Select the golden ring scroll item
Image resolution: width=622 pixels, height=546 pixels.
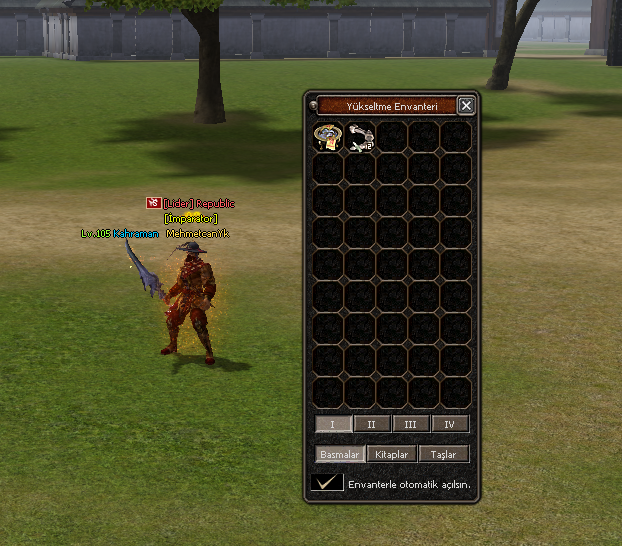pos(328,137)
